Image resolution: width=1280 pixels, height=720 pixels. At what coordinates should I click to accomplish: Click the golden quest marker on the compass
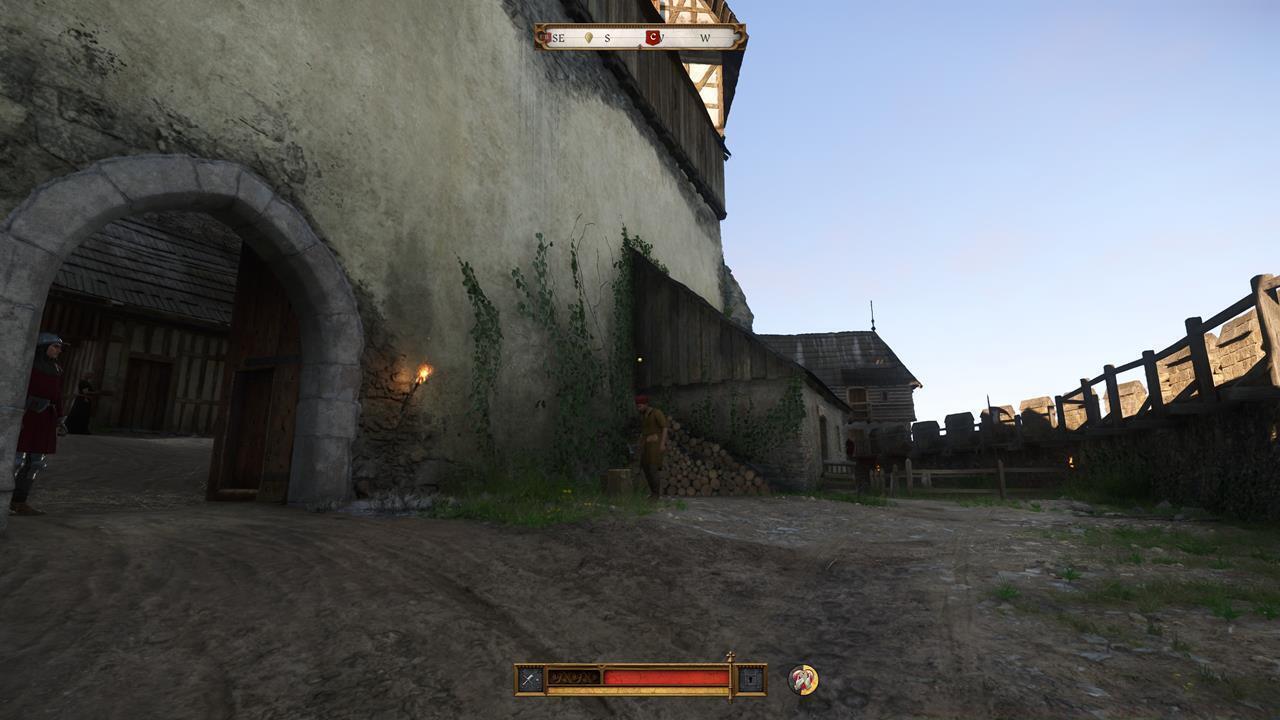588,37
